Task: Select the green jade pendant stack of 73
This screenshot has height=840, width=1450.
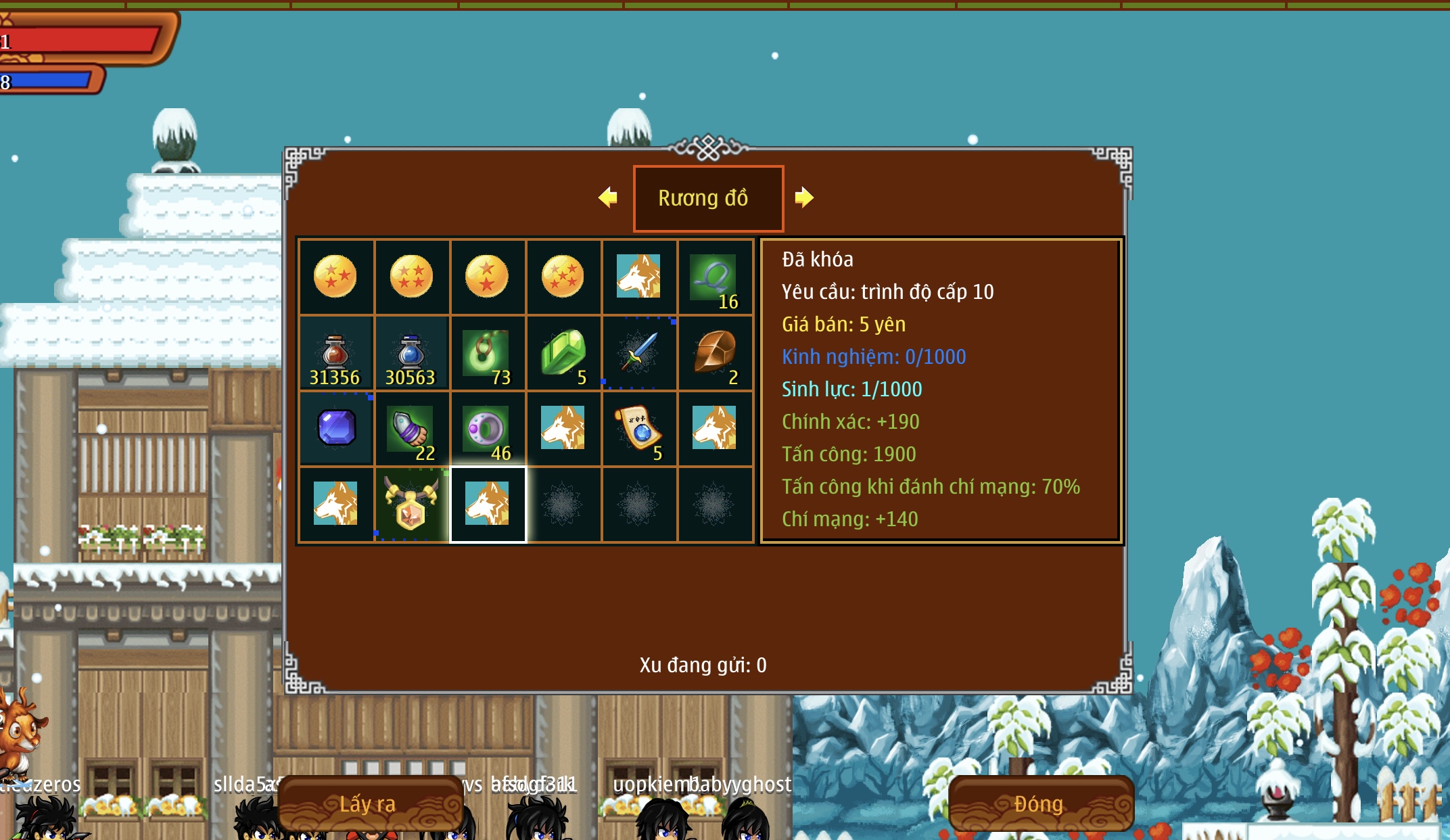Action: point(487,354)
